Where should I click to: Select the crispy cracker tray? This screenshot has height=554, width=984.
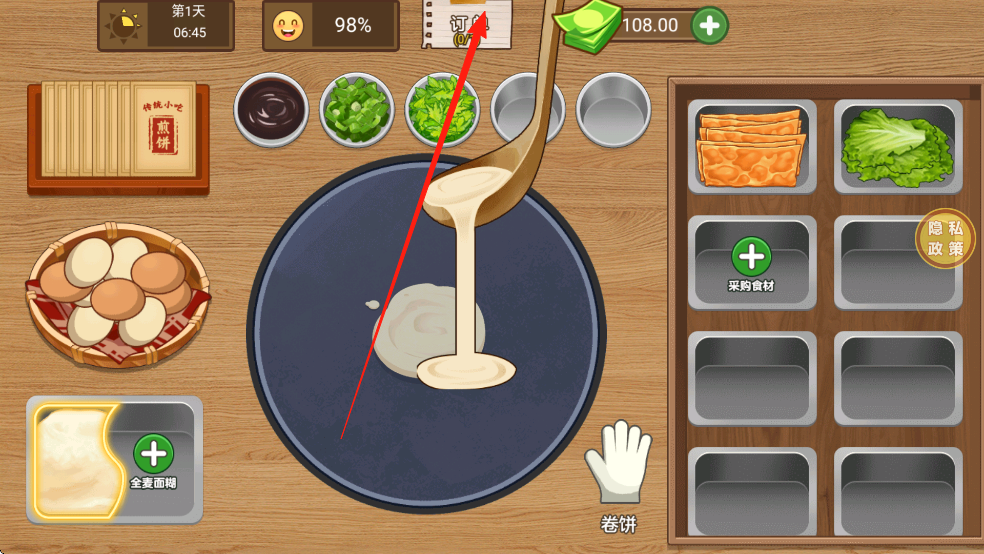751,146
